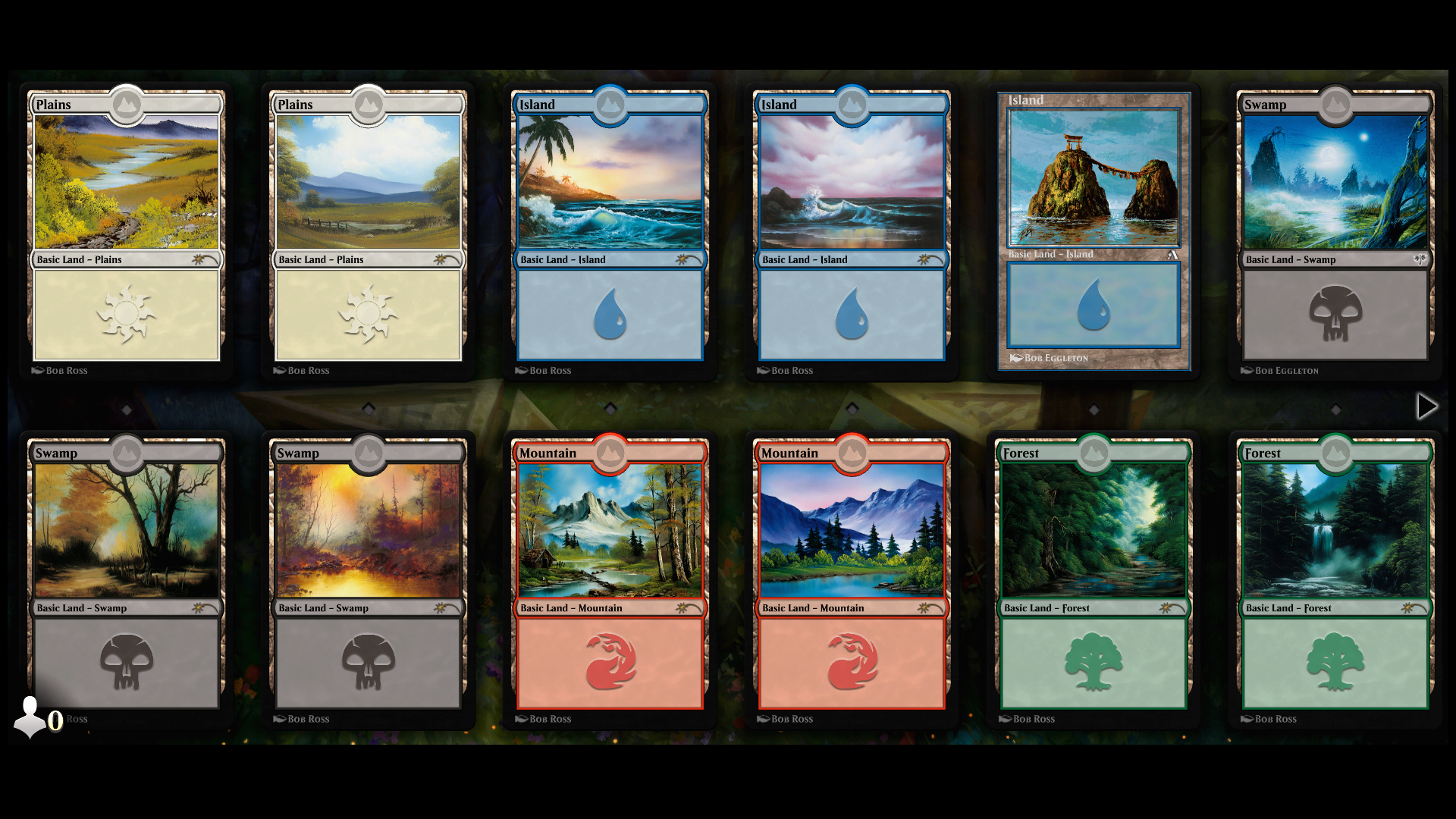Click the sun symbol on the second Plains card
The image size is (1456, 819).
(369, 315)
